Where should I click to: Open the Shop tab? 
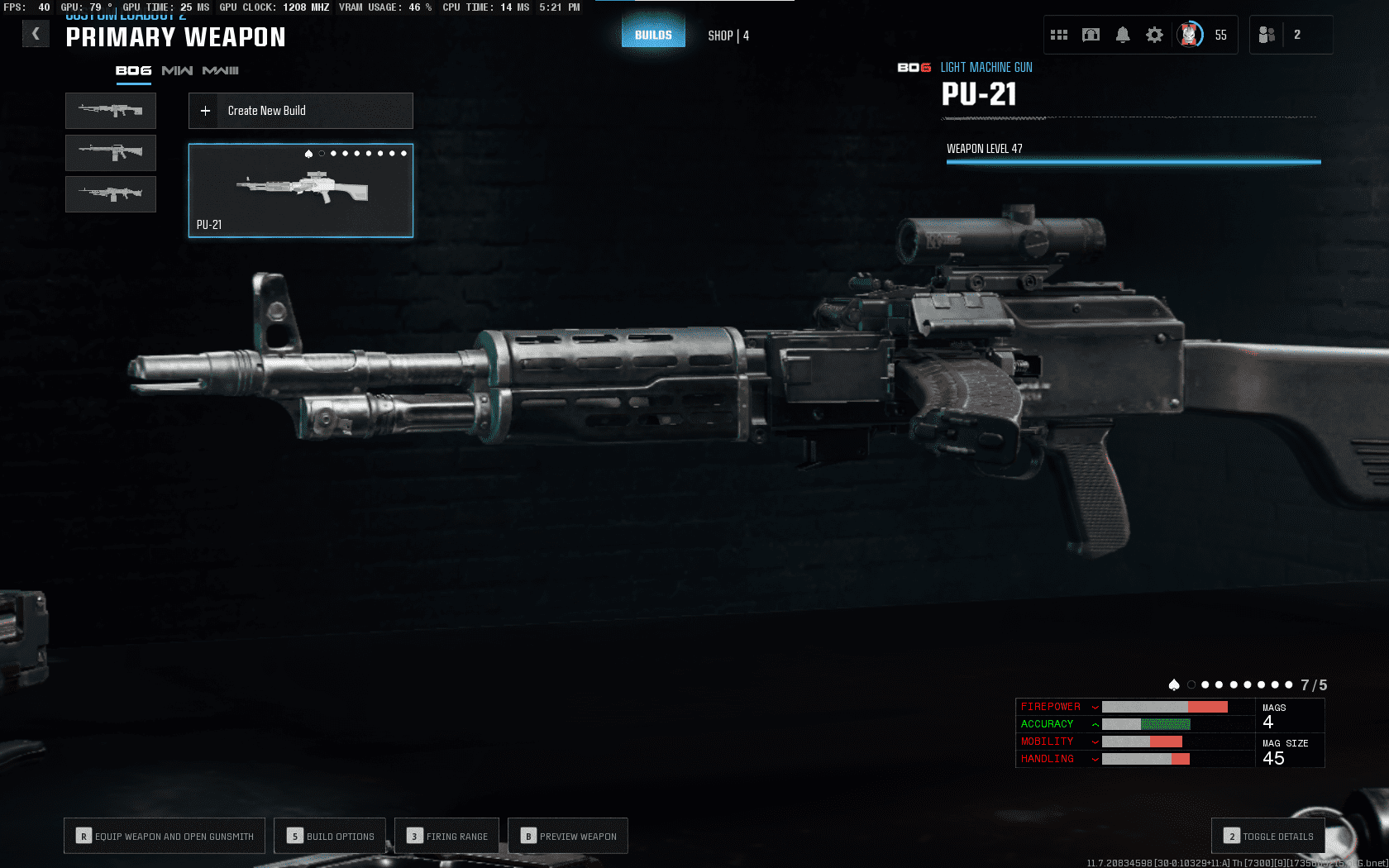(728, 36)
